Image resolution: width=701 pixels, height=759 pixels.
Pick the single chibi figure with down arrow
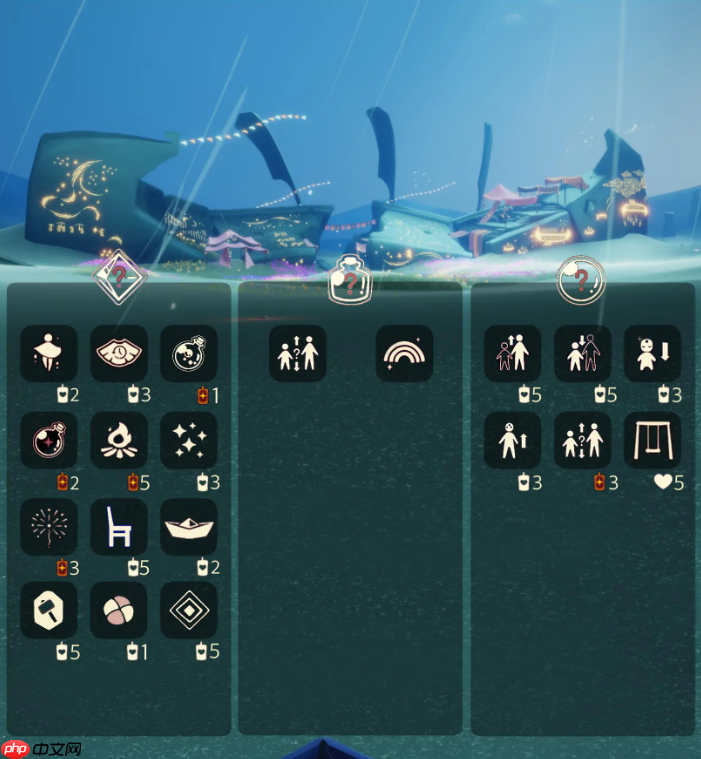(x=652, y=353)
